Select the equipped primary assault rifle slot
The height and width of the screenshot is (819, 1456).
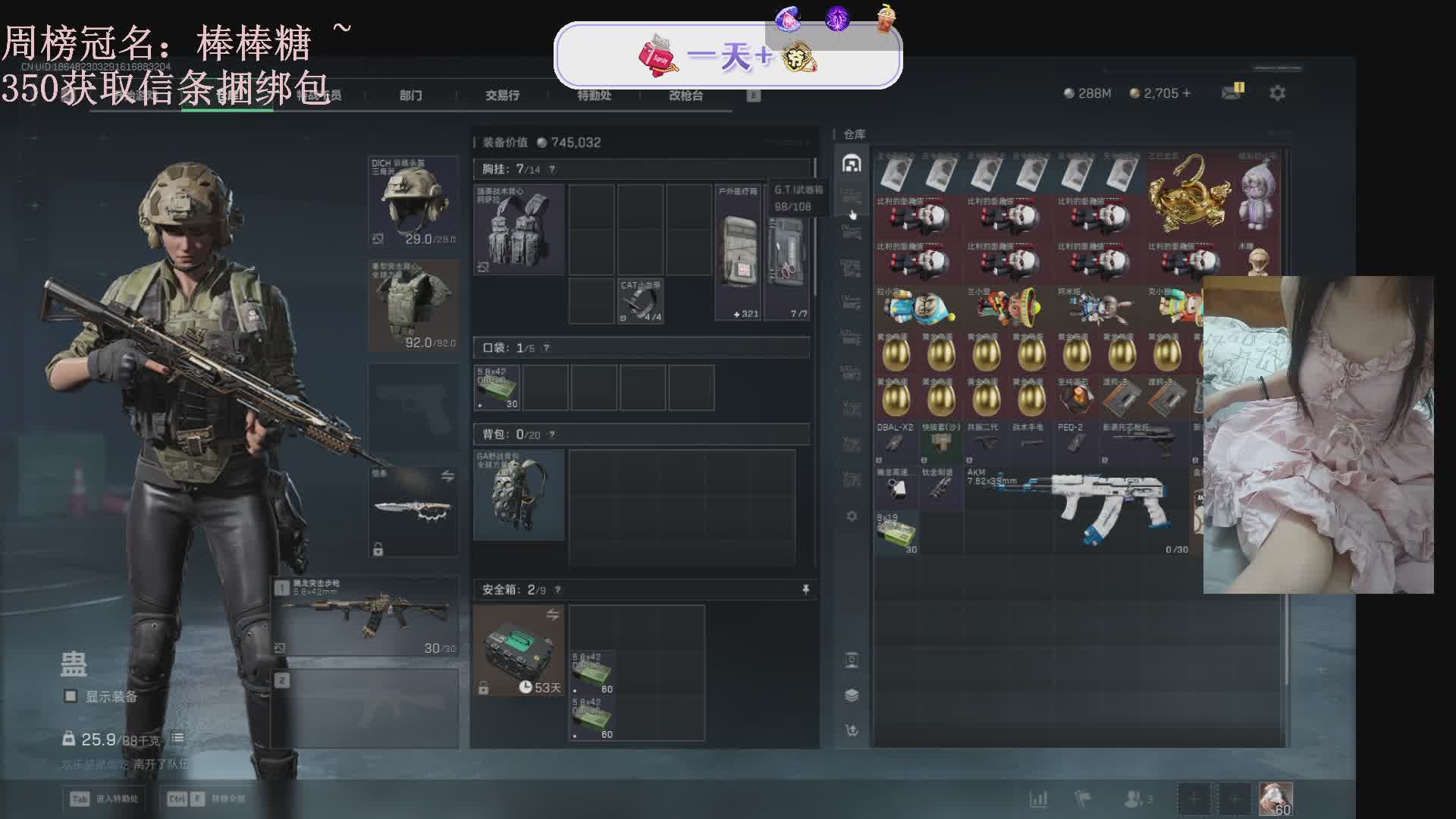coord(367,614)
